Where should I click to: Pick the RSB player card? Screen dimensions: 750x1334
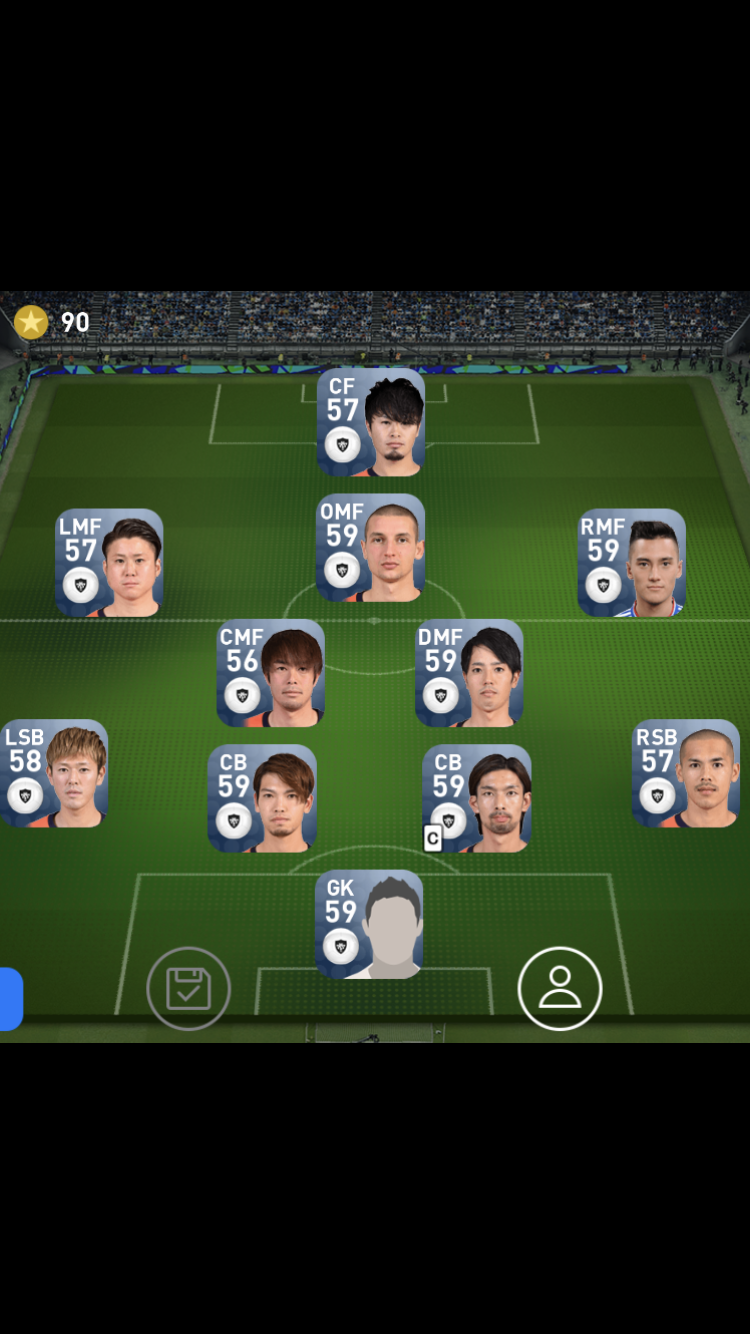click(686, 774)
